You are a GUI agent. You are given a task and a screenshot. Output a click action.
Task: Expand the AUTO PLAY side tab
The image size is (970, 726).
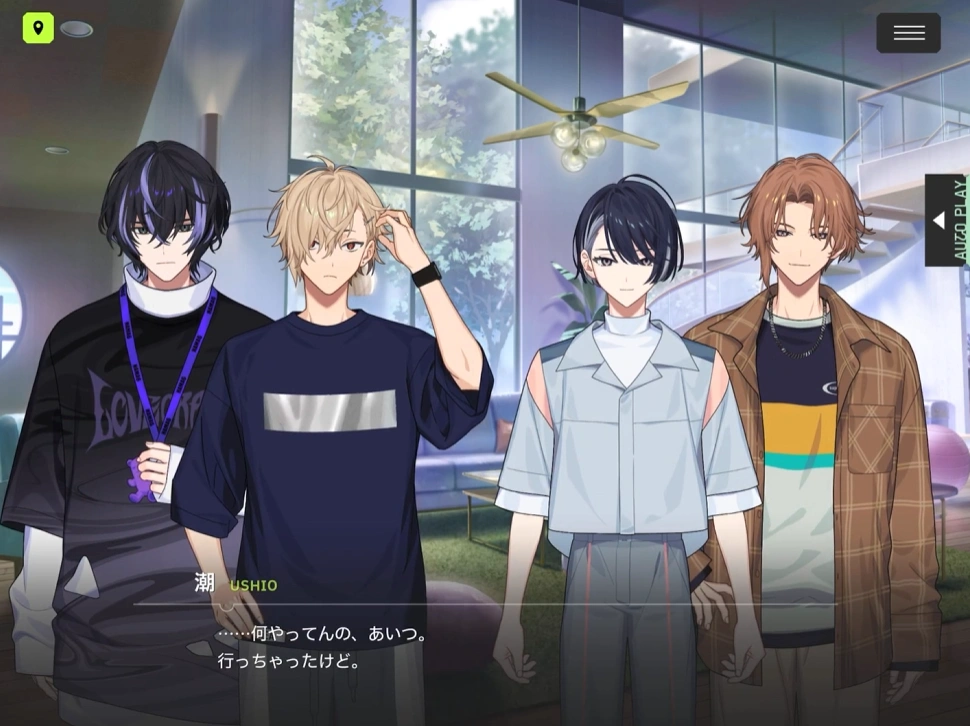pyautogui.click(x=944, y=220)
